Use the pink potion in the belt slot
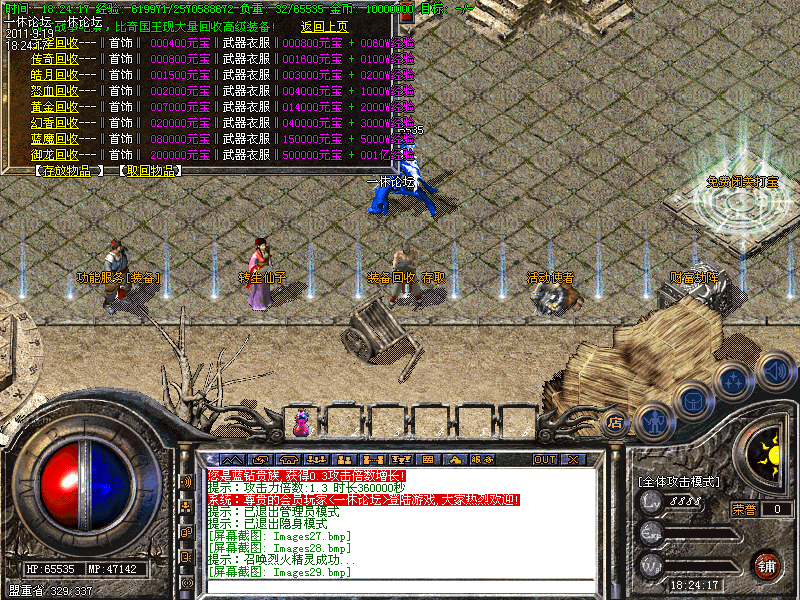The height and width of the screenshot is (600, 800). [x=299, y=423]
